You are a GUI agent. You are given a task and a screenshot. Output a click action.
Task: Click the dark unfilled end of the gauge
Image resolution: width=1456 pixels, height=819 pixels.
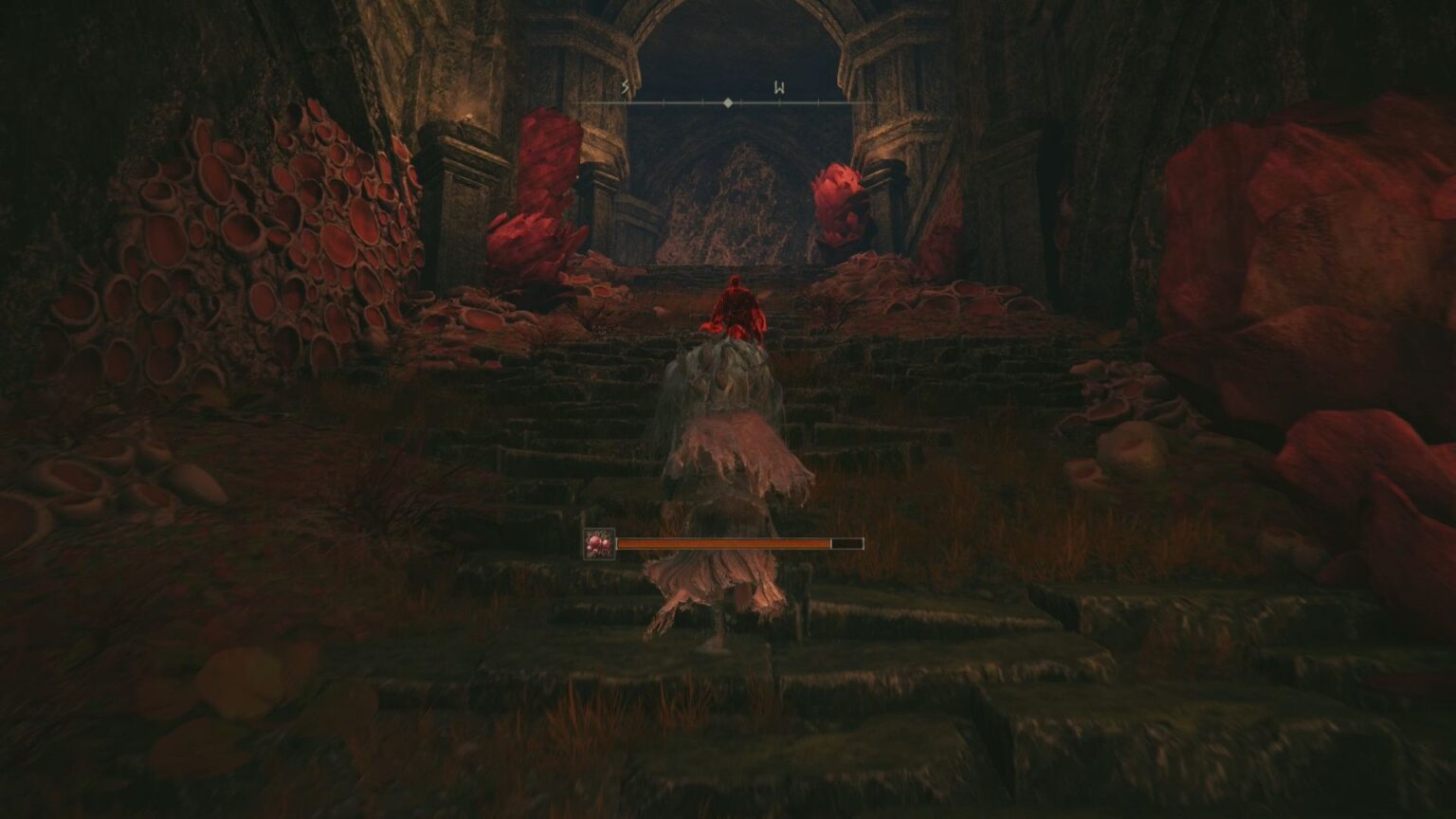pyautogui.click(x=846, y=543)
